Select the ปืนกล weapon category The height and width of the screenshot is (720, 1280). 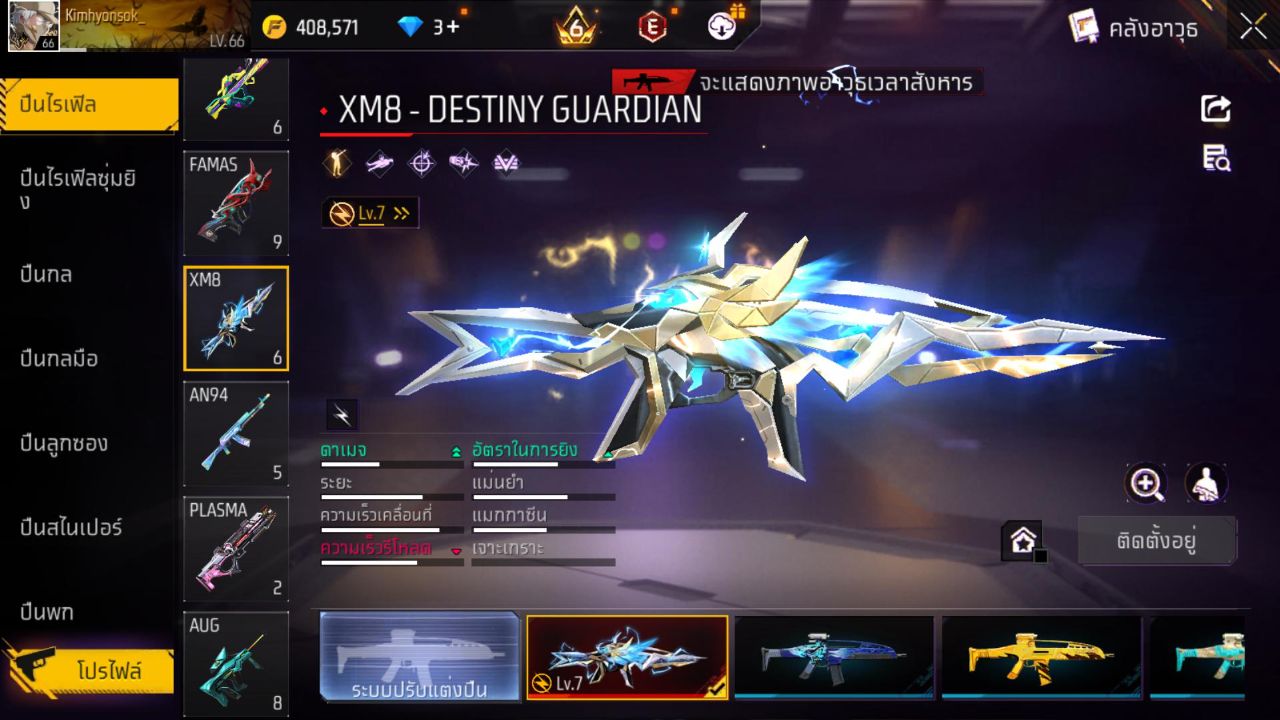click(x=46, y=274)
